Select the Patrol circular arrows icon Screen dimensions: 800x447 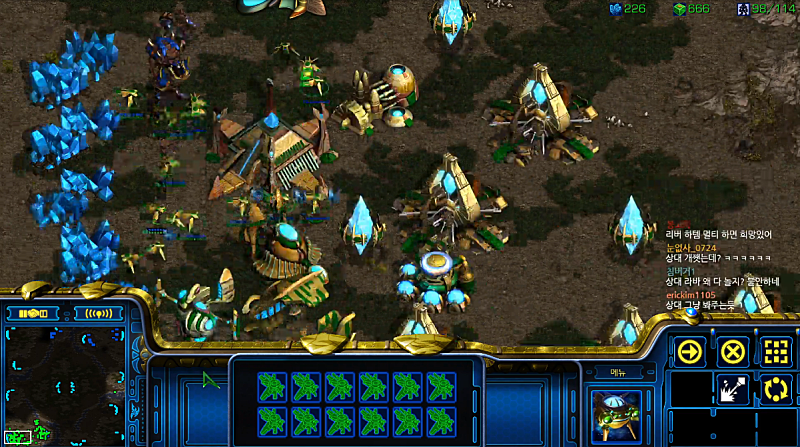pos(776,389)
